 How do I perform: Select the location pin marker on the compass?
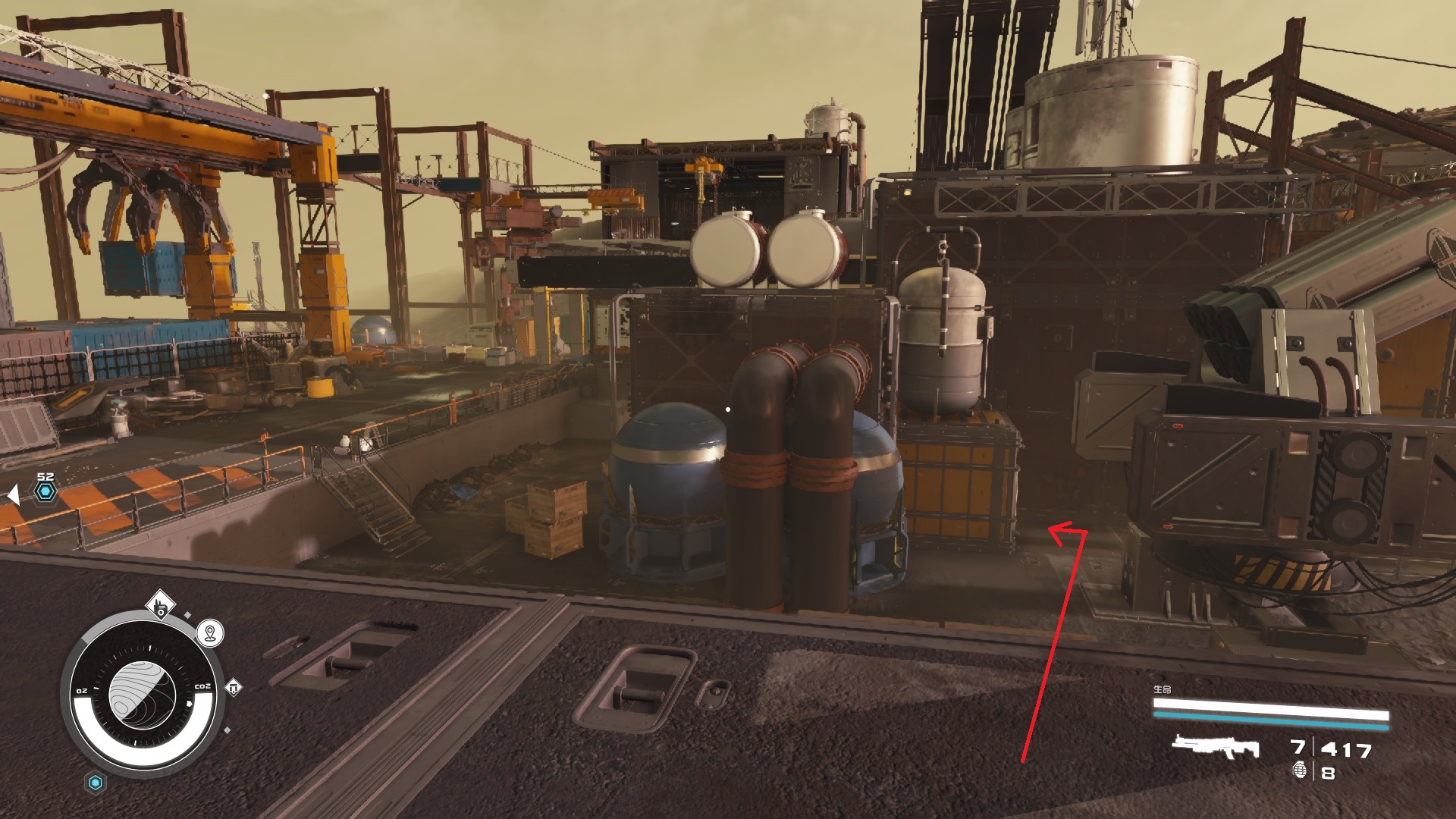[210, 632]
